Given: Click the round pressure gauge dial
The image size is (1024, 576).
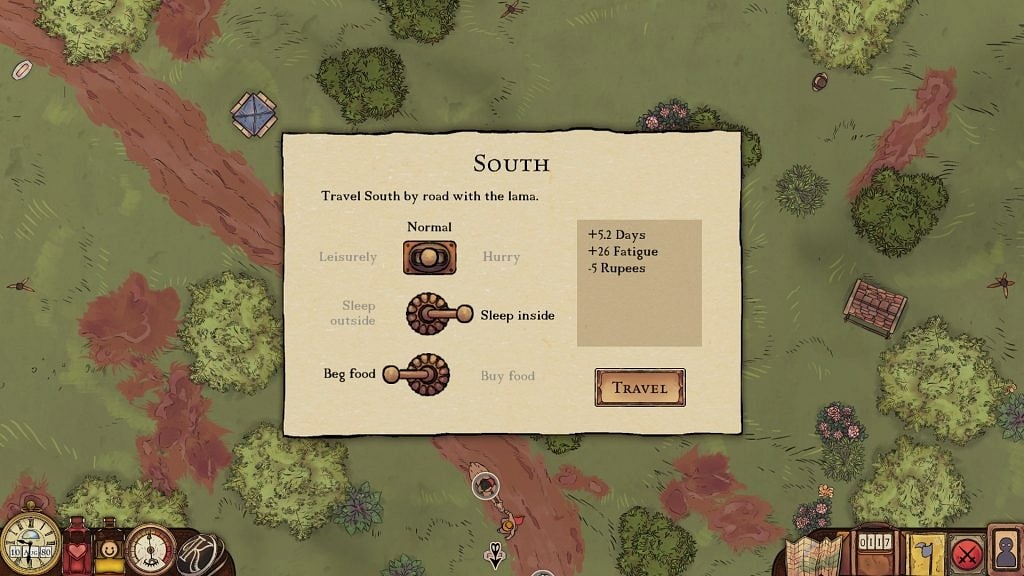Looking at the screenshot, I should 151,549.
